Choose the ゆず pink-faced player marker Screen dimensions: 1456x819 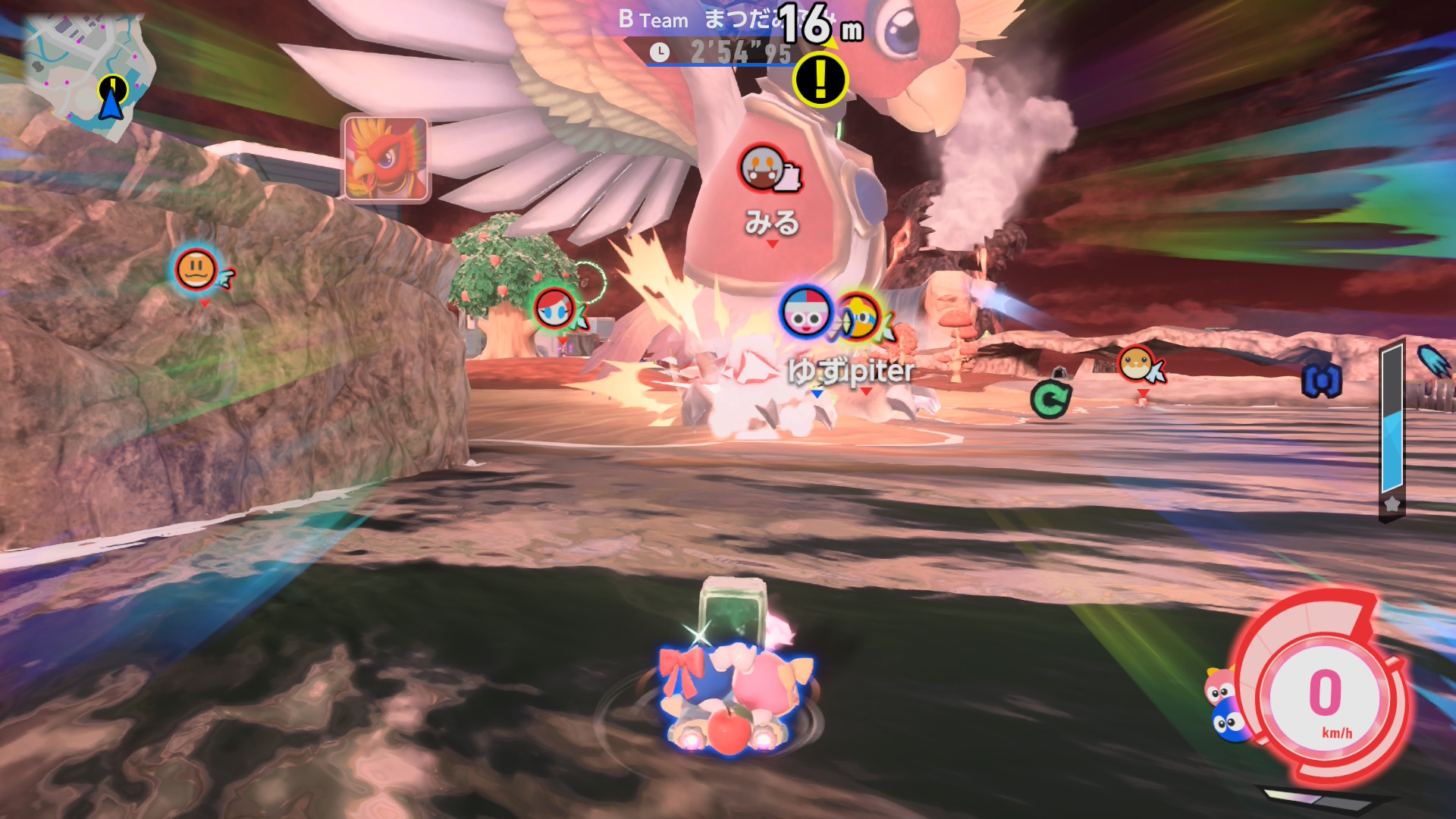805,312
